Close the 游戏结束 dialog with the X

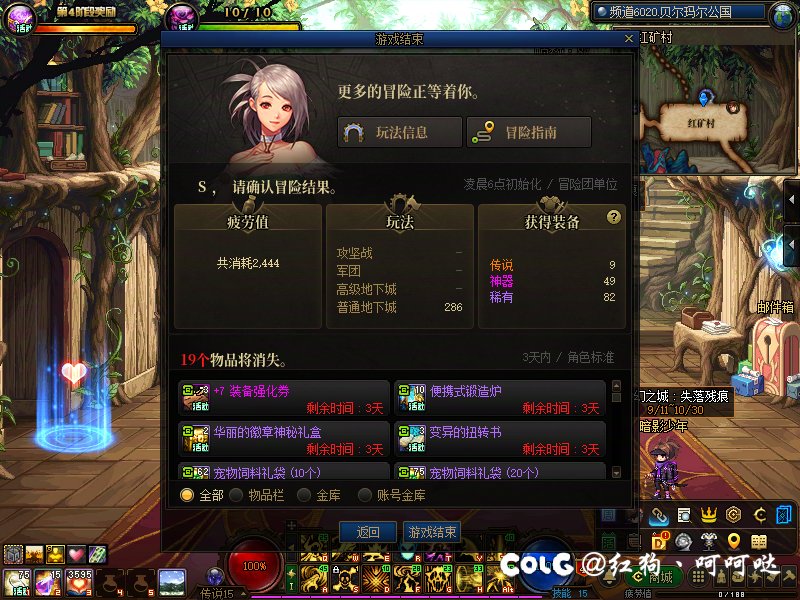[x=629, y=39]
